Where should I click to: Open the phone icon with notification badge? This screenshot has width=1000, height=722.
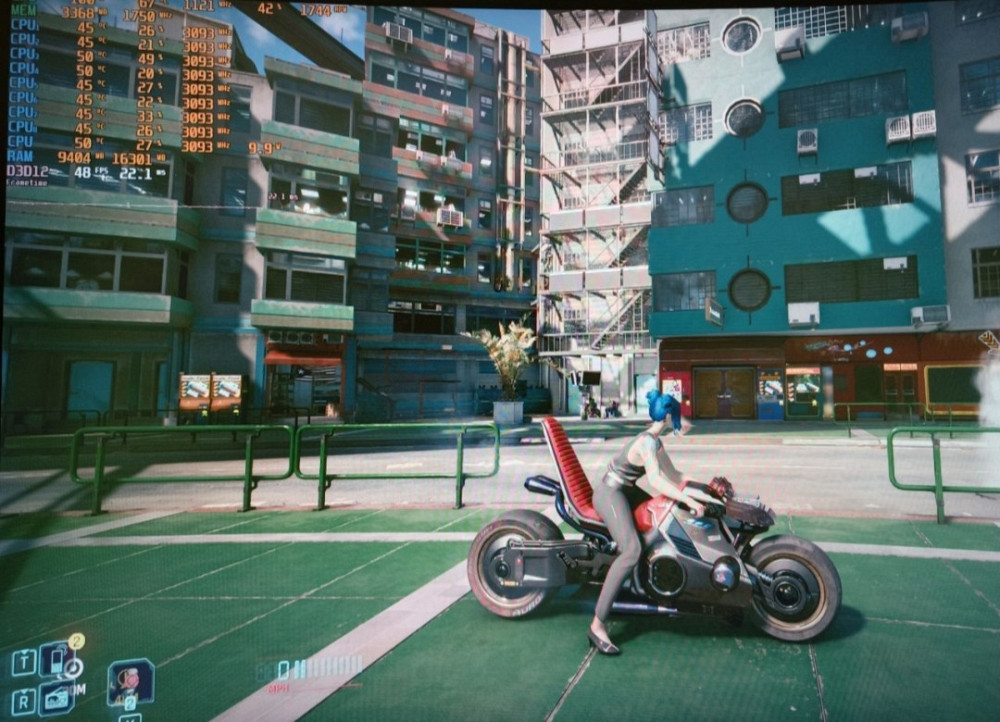pos(57,659)
